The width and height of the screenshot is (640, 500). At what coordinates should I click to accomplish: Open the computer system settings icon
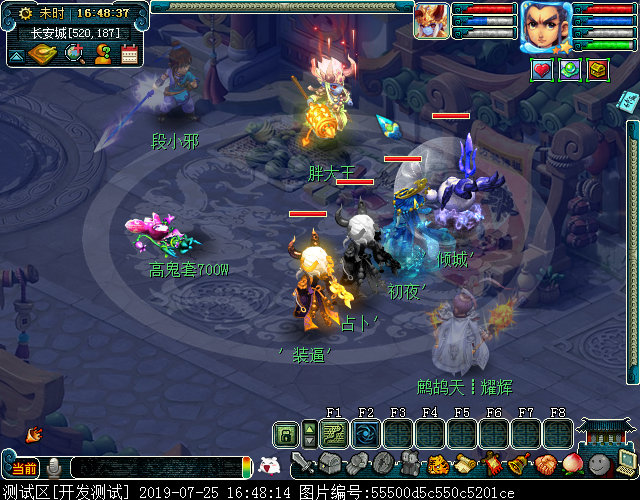[x=627, y=463]
